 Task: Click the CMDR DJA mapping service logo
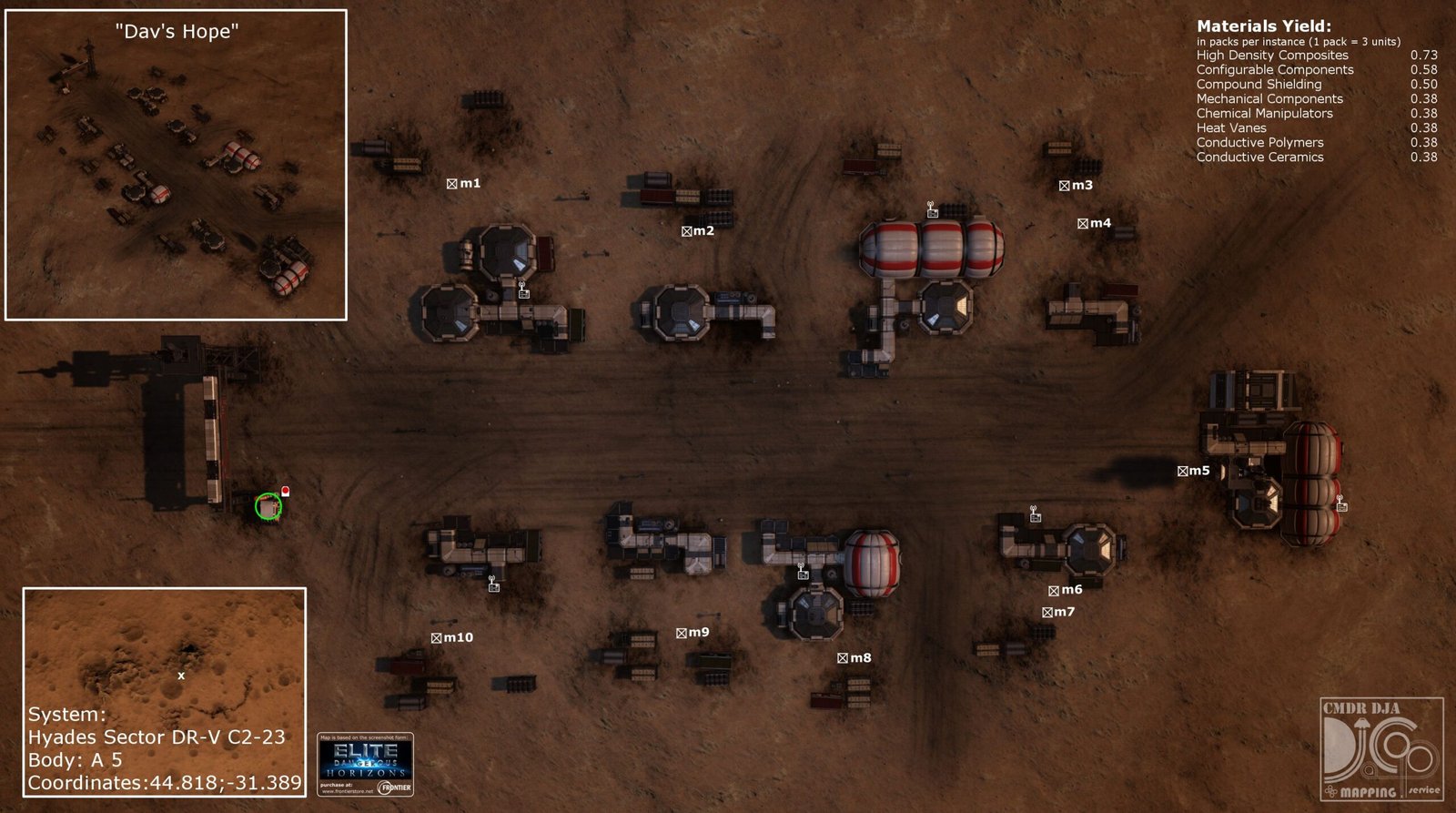click(1381, 748)
